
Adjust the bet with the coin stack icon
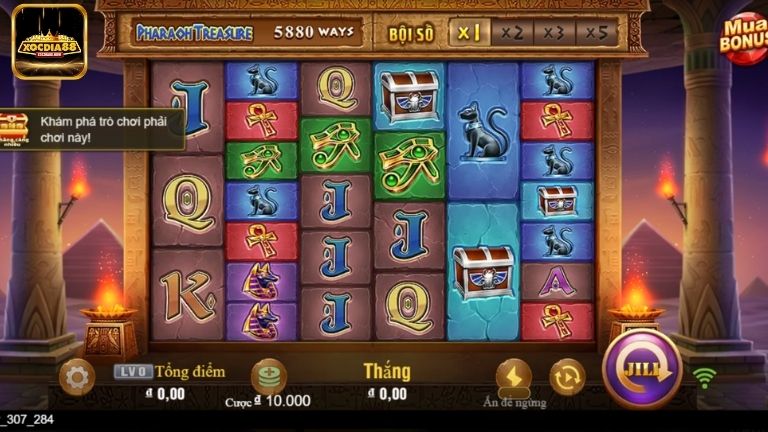click(x=268, y=376)
